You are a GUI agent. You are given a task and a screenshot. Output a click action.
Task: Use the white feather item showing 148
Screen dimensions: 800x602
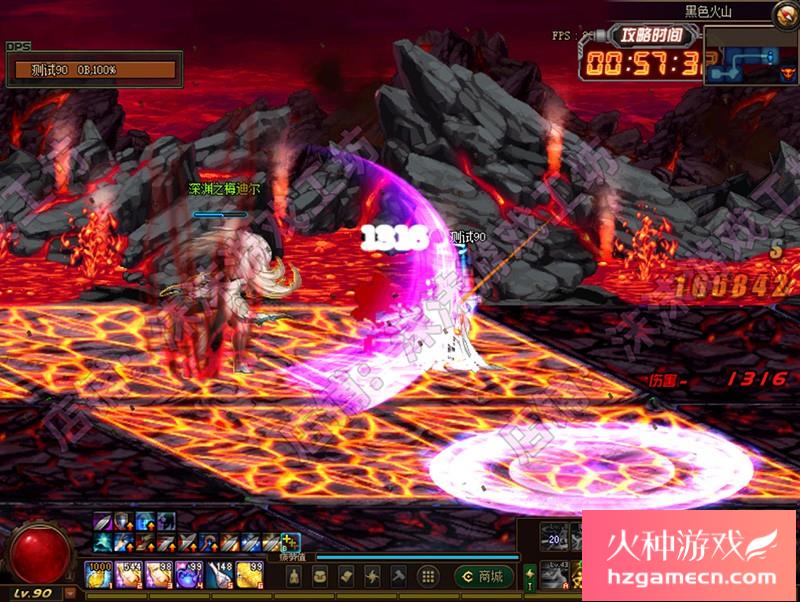click(x=220, y=575)
